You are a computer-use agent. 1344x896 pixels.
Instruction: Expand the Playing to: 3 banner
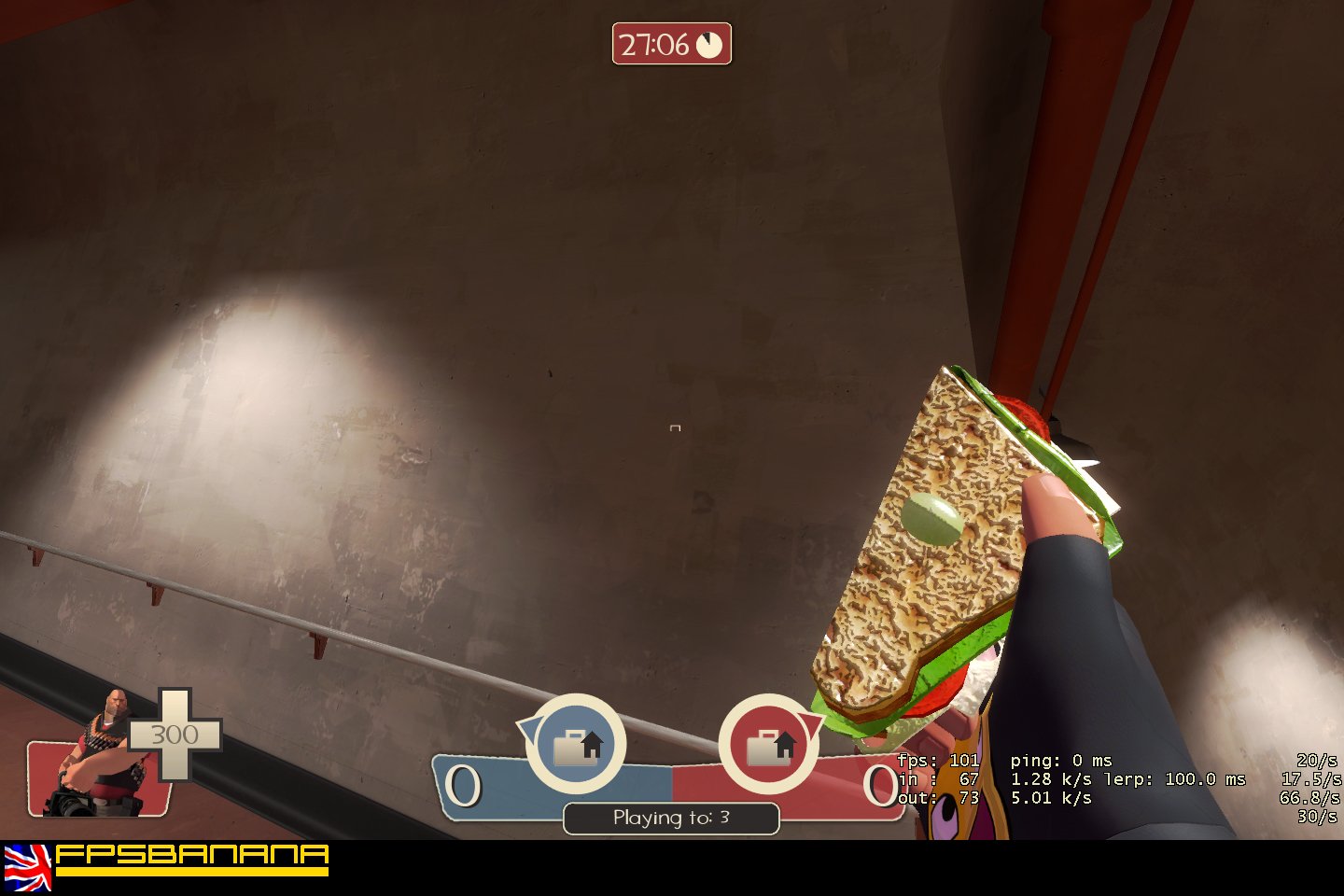point(671,818)
